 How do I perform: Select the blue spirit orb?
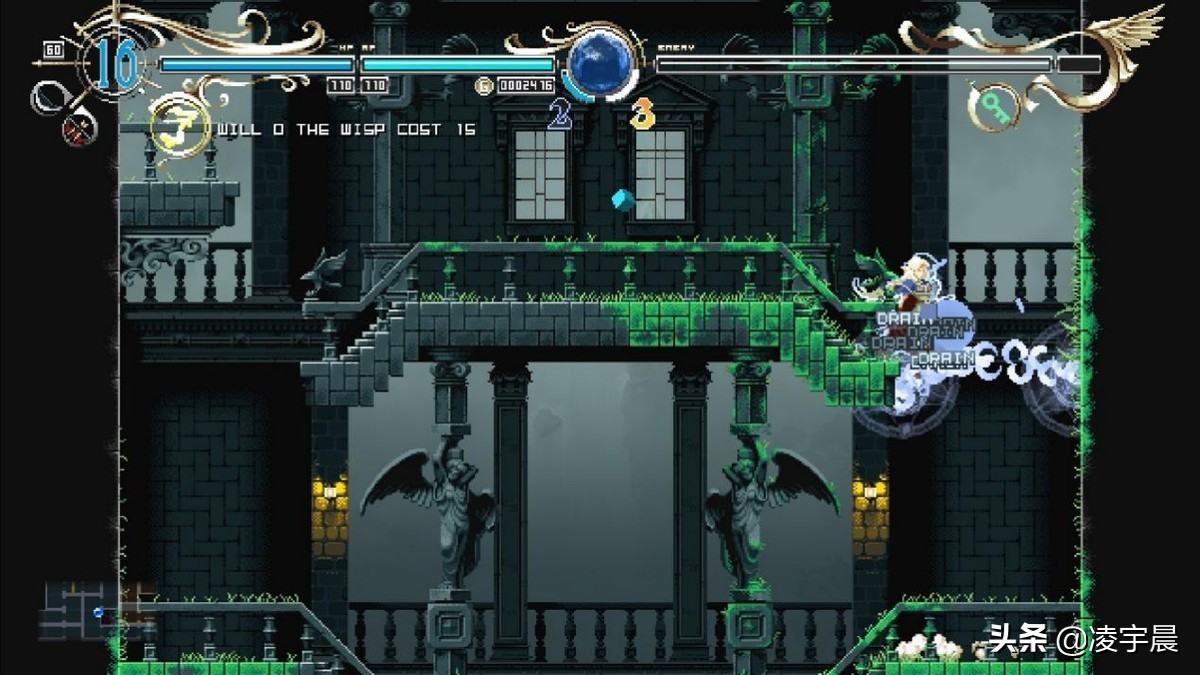coord(601,62)
